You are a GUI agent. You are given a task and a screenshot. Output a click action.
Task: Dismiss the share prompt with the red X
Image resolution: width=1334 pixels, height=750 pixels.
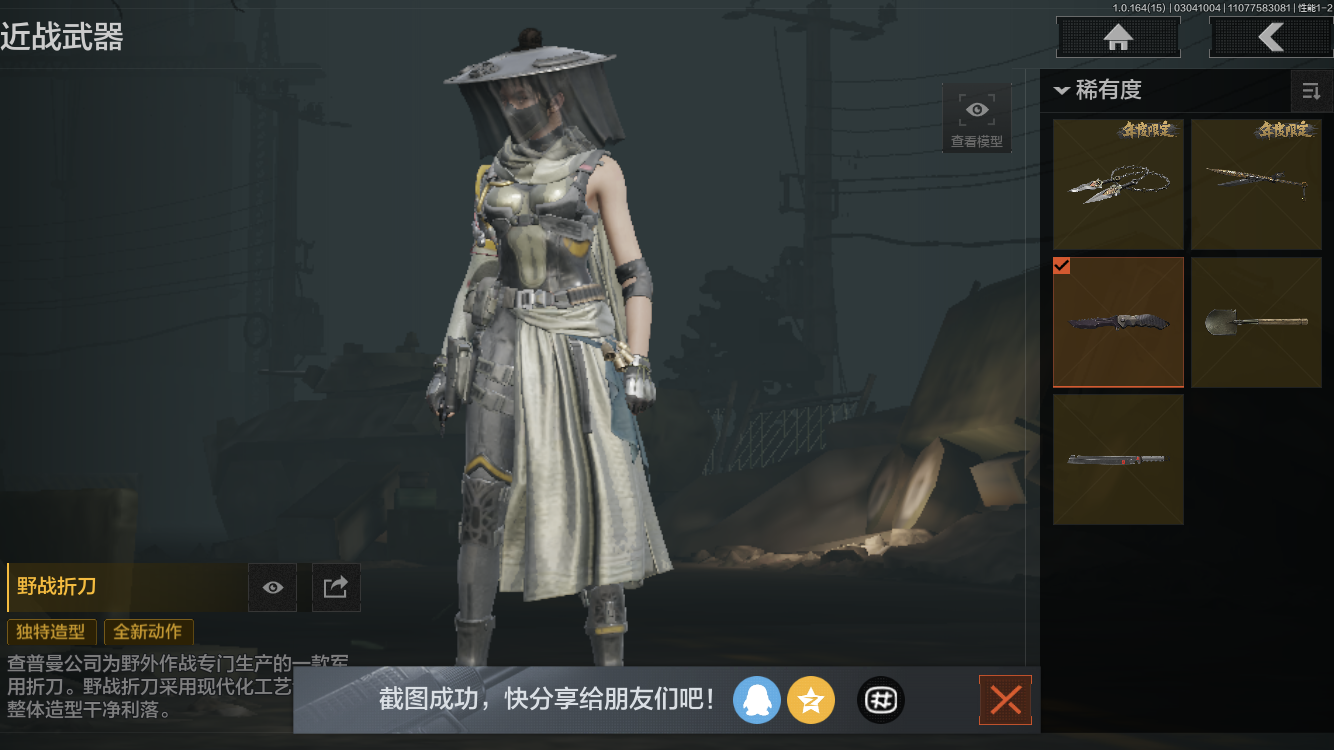[1005, 700]
